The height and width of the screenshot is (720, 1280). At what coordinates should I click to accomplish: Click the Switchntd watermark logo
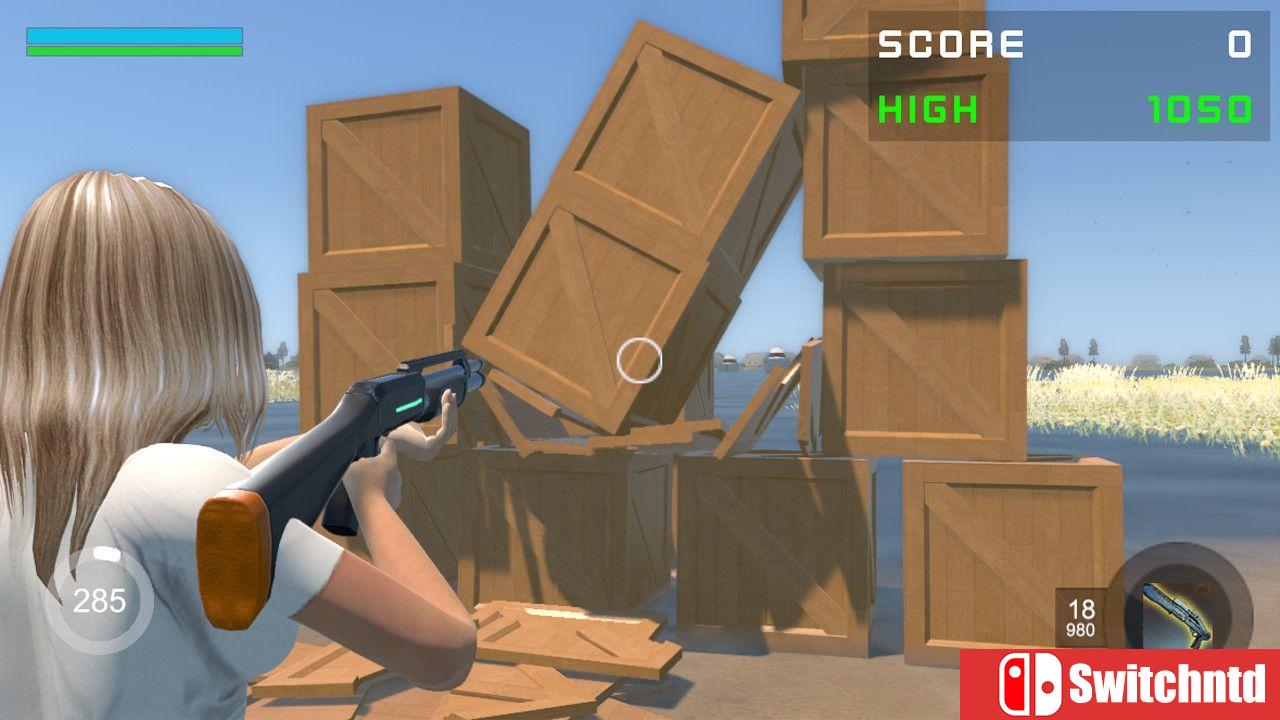pyautogui.click(x=1119, y=685)
